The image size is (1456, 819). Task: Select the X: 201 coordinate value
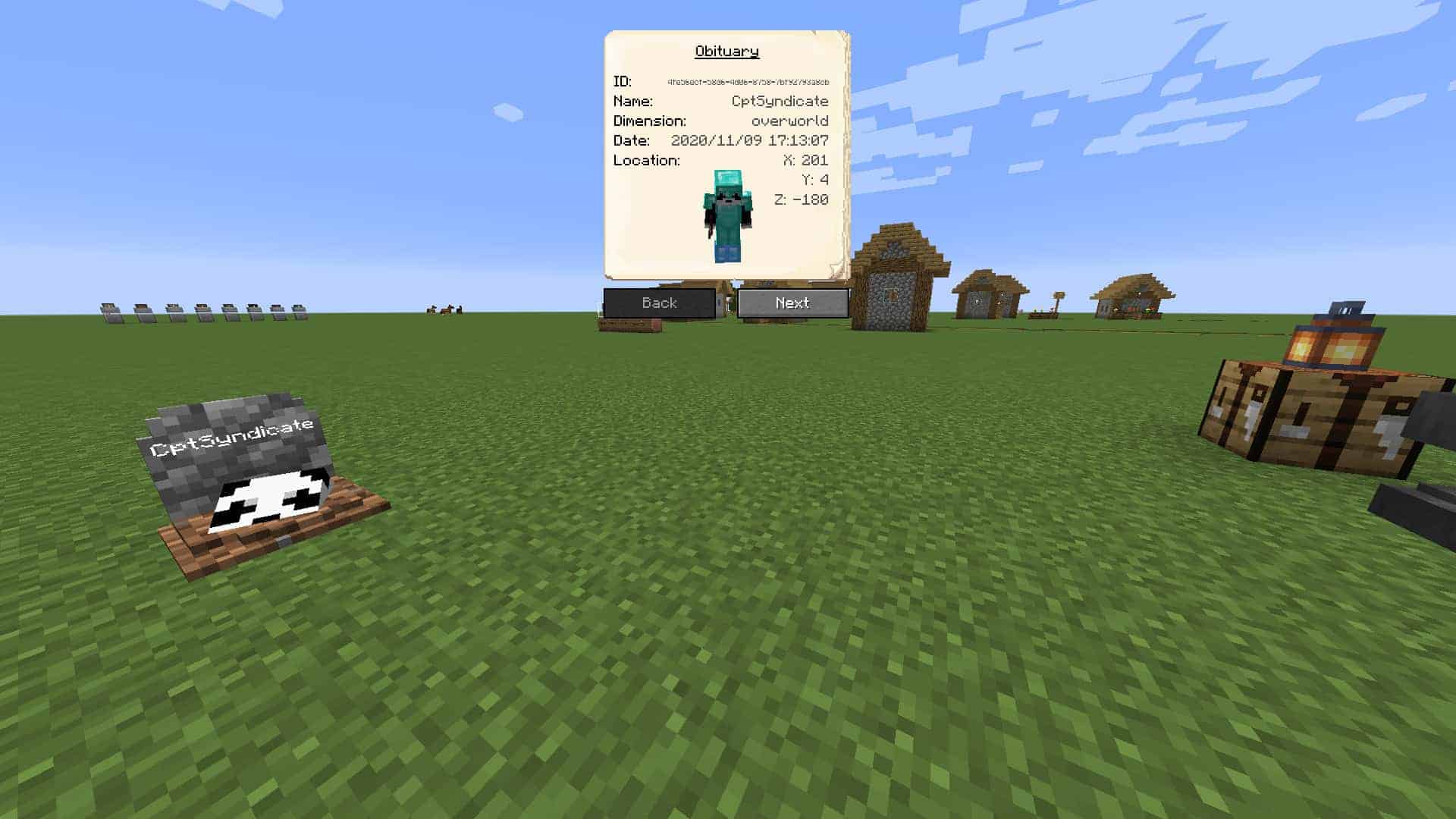806,160
